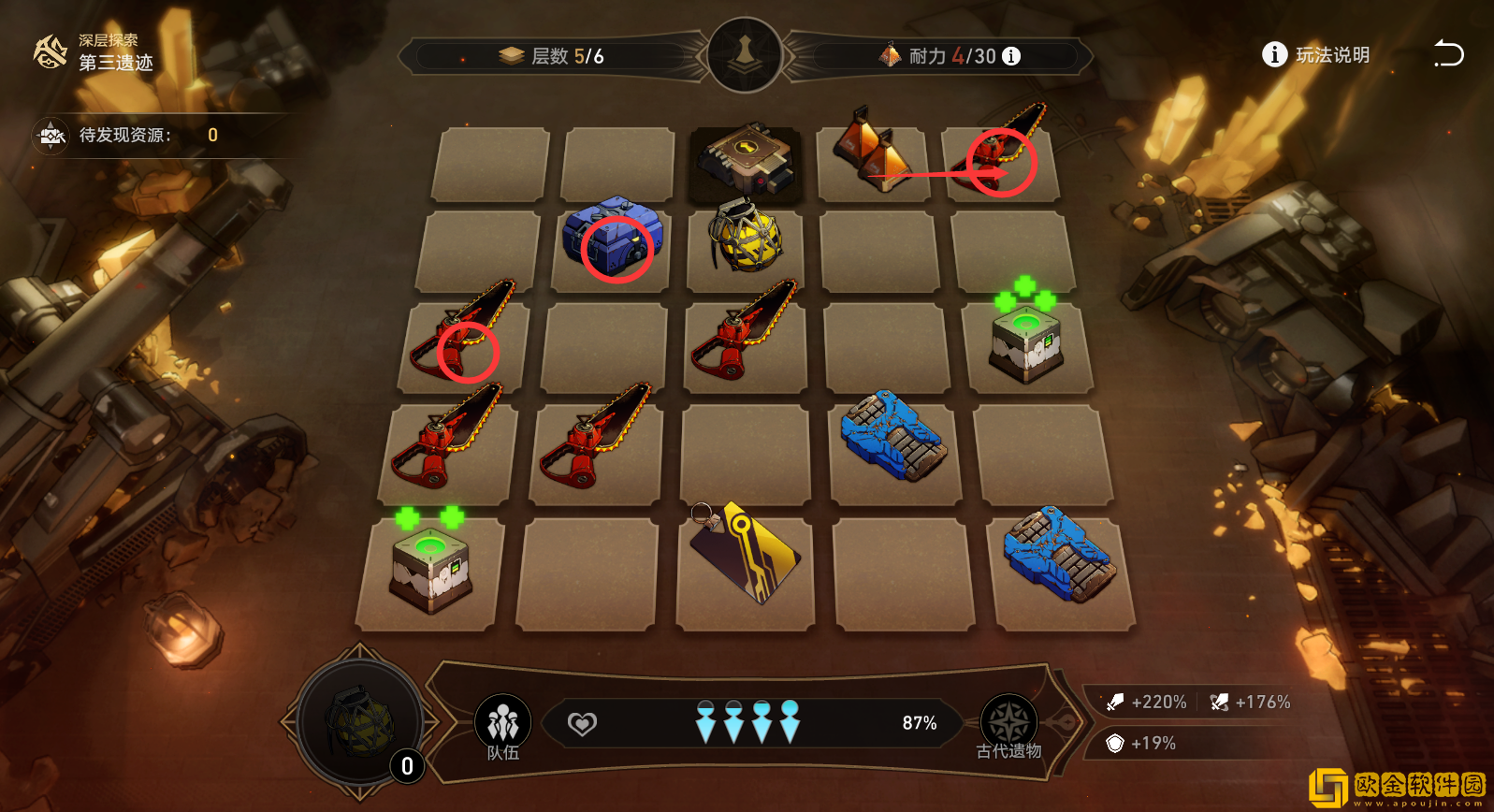Open the 古代遗物 ancient relics panel
1494x812 pixels.
click(1008, 725)
